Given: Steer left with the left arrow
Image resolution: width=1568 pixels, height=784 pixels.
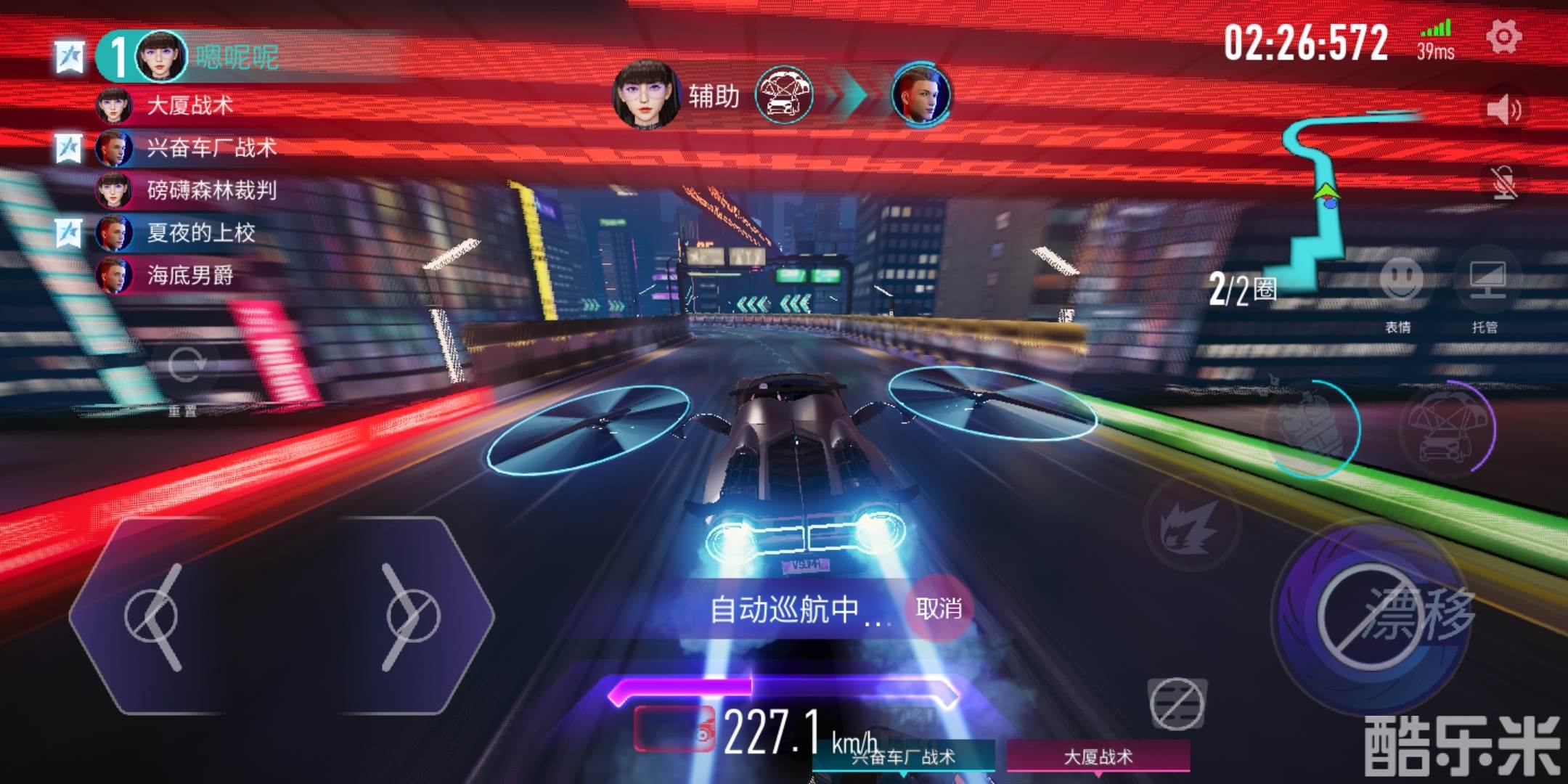Looking at the screenshot, I should pyautogui.click(x=156, y=617).
